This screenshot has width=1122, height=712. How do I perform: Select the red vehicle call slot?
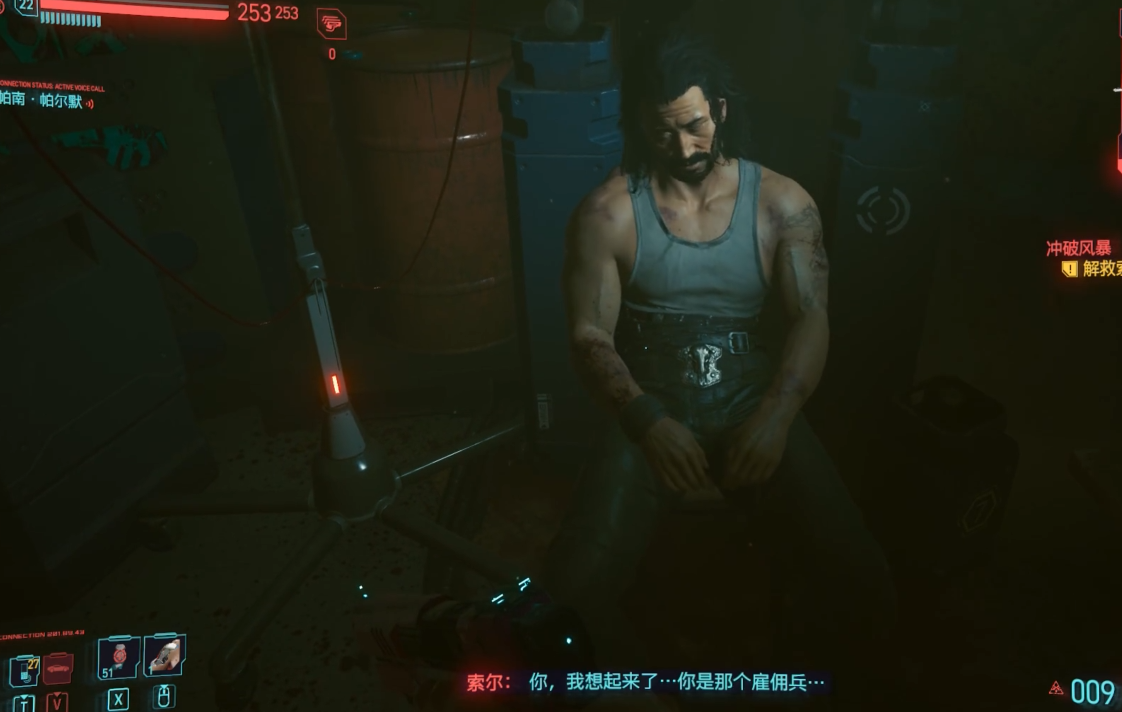[58, 666]
